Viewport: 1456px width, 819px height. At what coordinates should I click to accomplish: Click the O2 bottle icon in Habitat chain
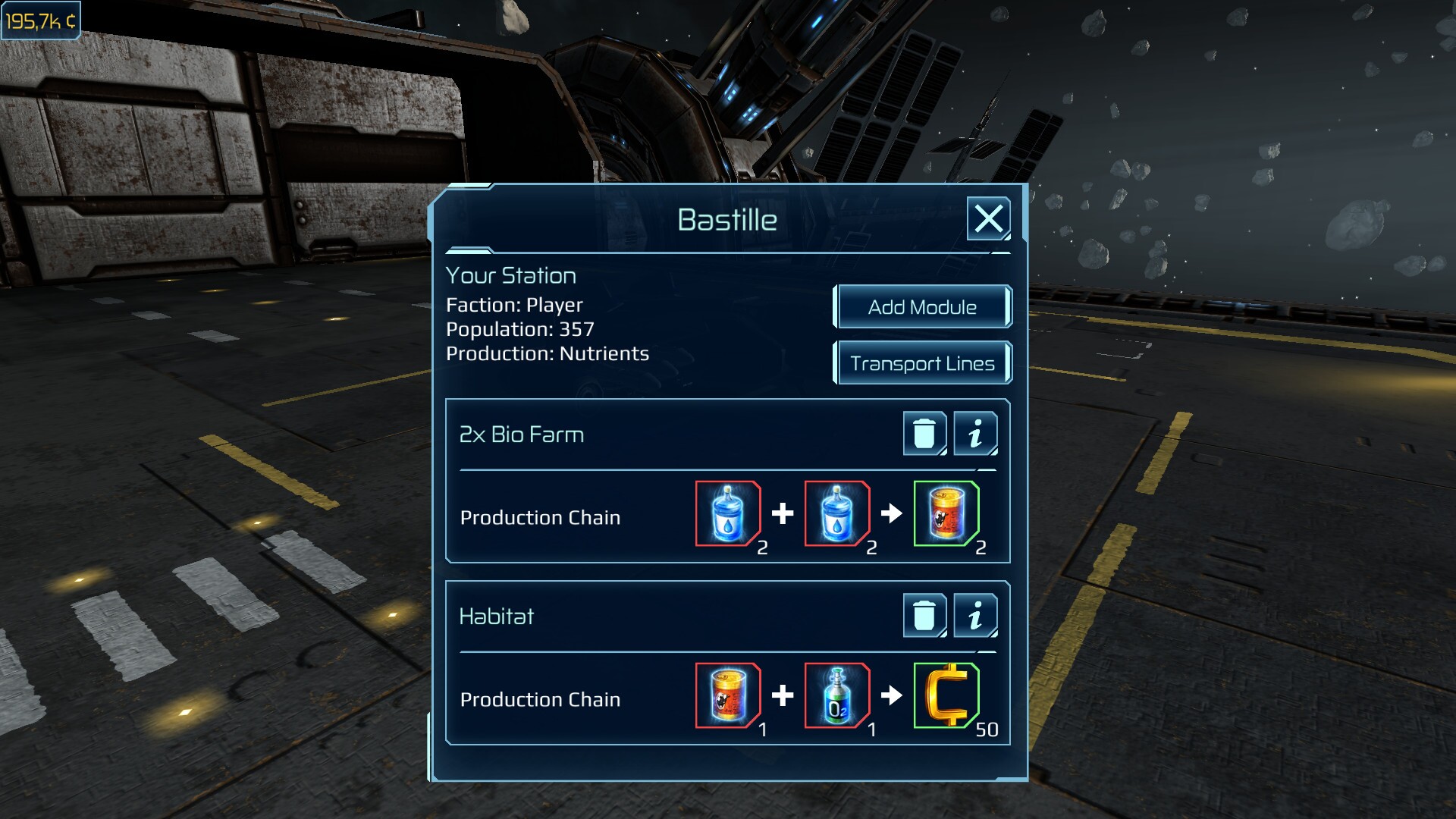click(x=836, y=695)
